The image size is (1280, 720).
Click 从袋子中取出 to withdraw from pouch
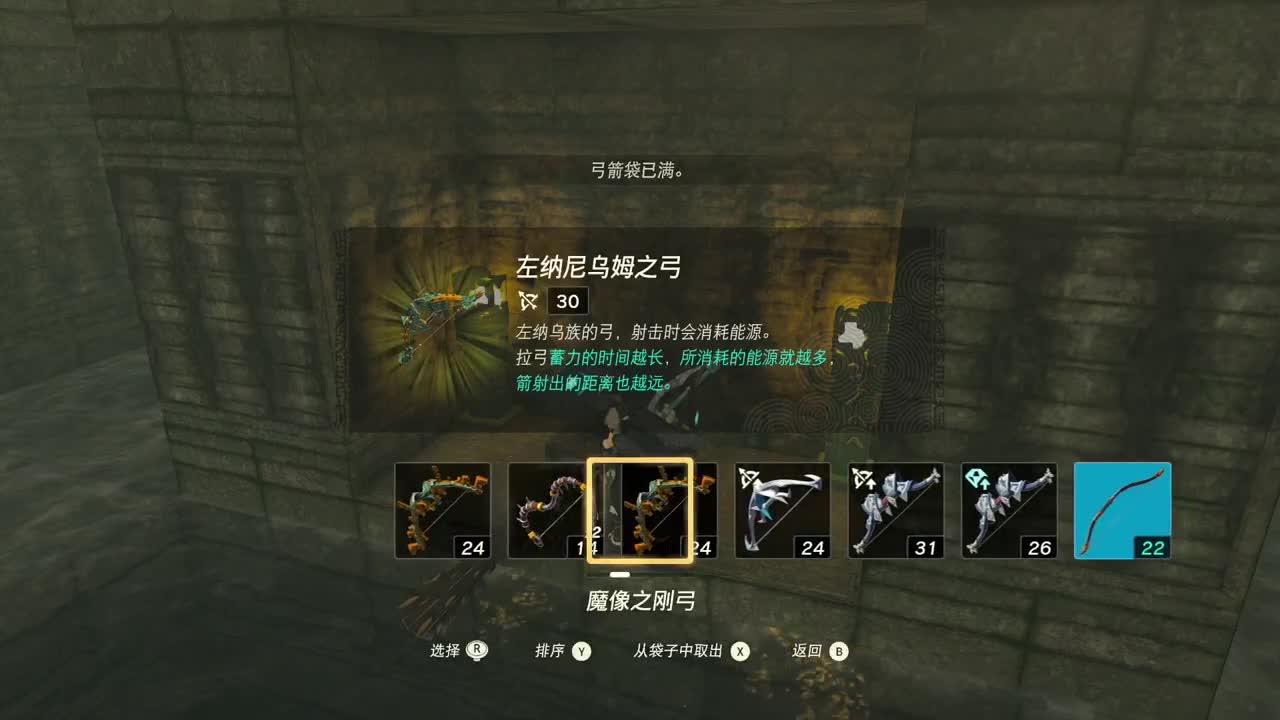pos(695,650)
